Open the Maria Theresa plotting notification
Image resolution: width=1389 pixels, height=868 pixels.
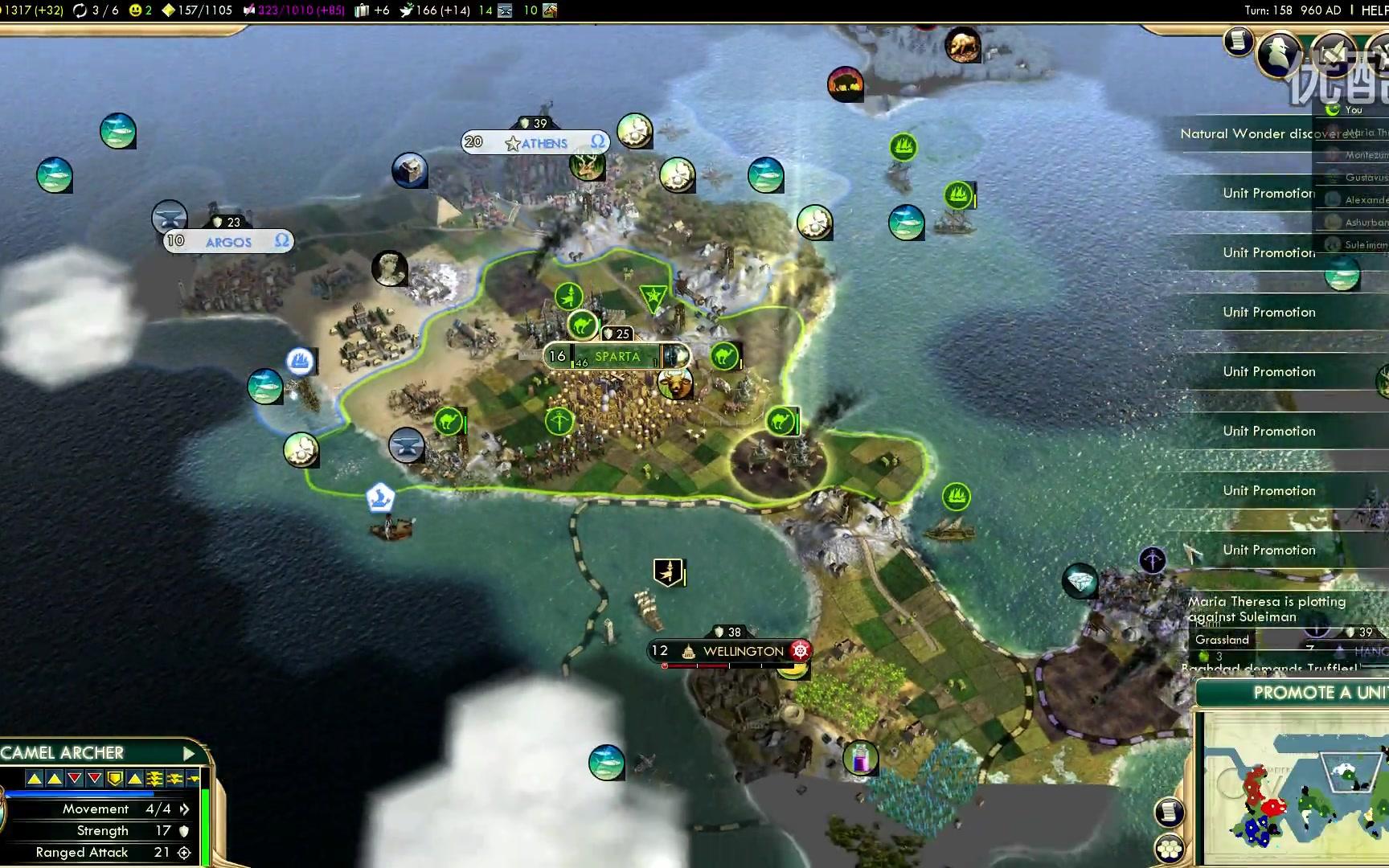[x=1266, y=609]
